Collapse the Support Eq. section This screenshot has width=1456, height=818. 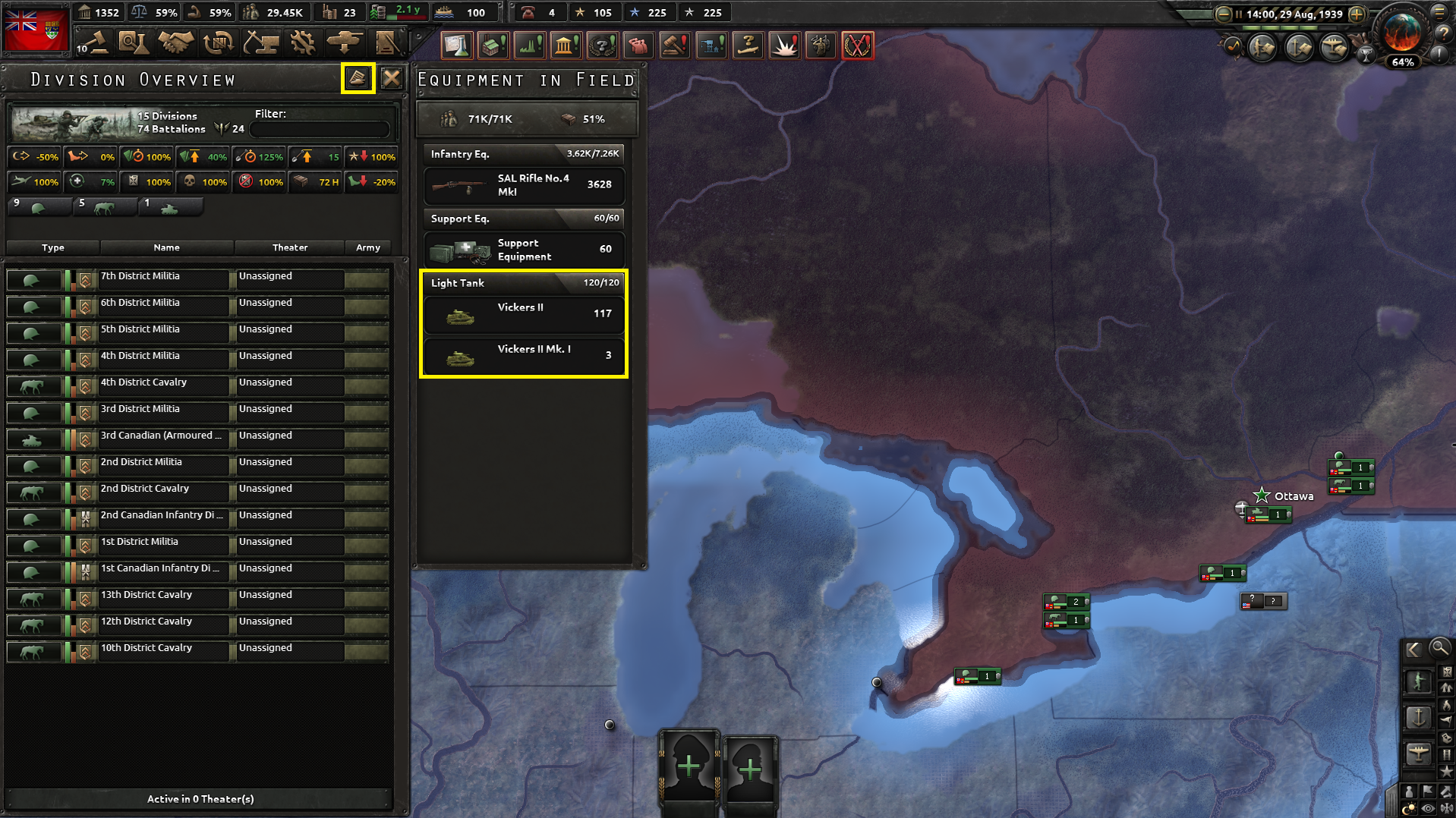click(523, 219)
